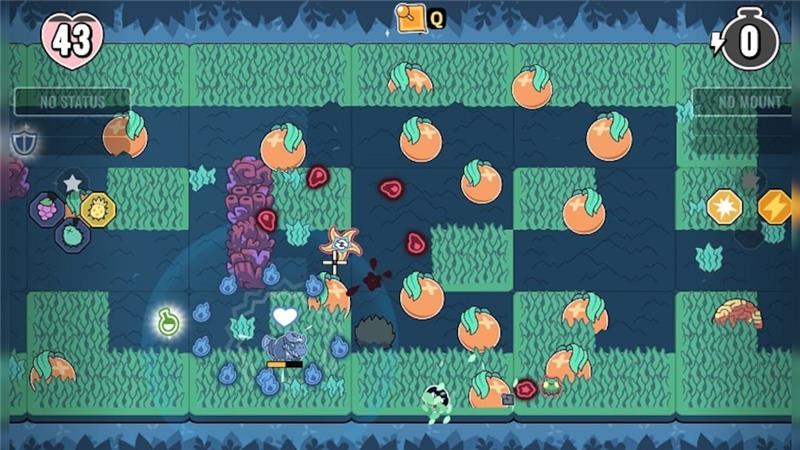The height and width of the screenshot is (450, 800).
Task: Activate the white burst ability
Action: (724, 207)
